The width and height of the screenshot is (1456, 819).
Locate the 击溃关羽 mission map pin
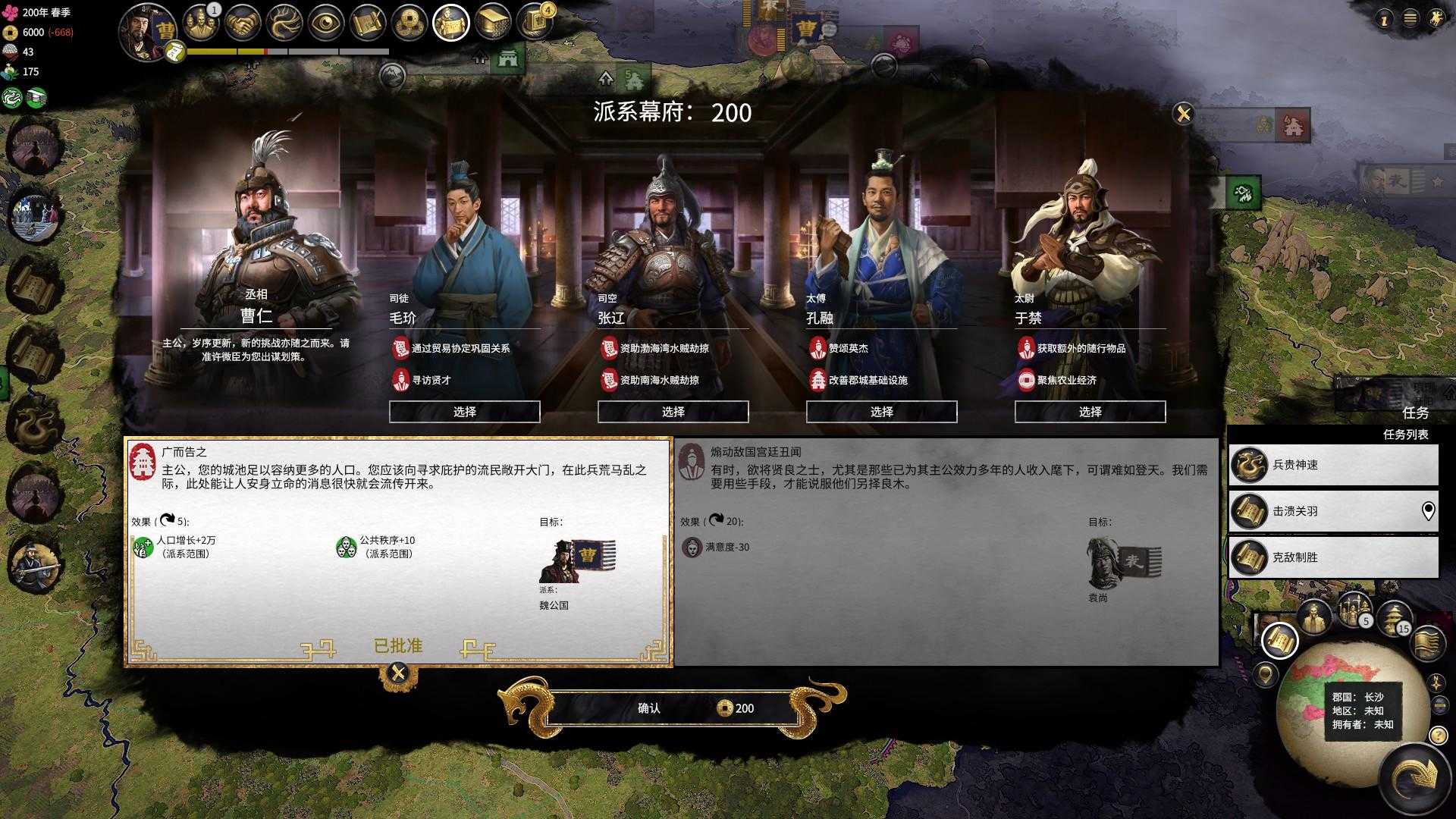(1428, 511)
